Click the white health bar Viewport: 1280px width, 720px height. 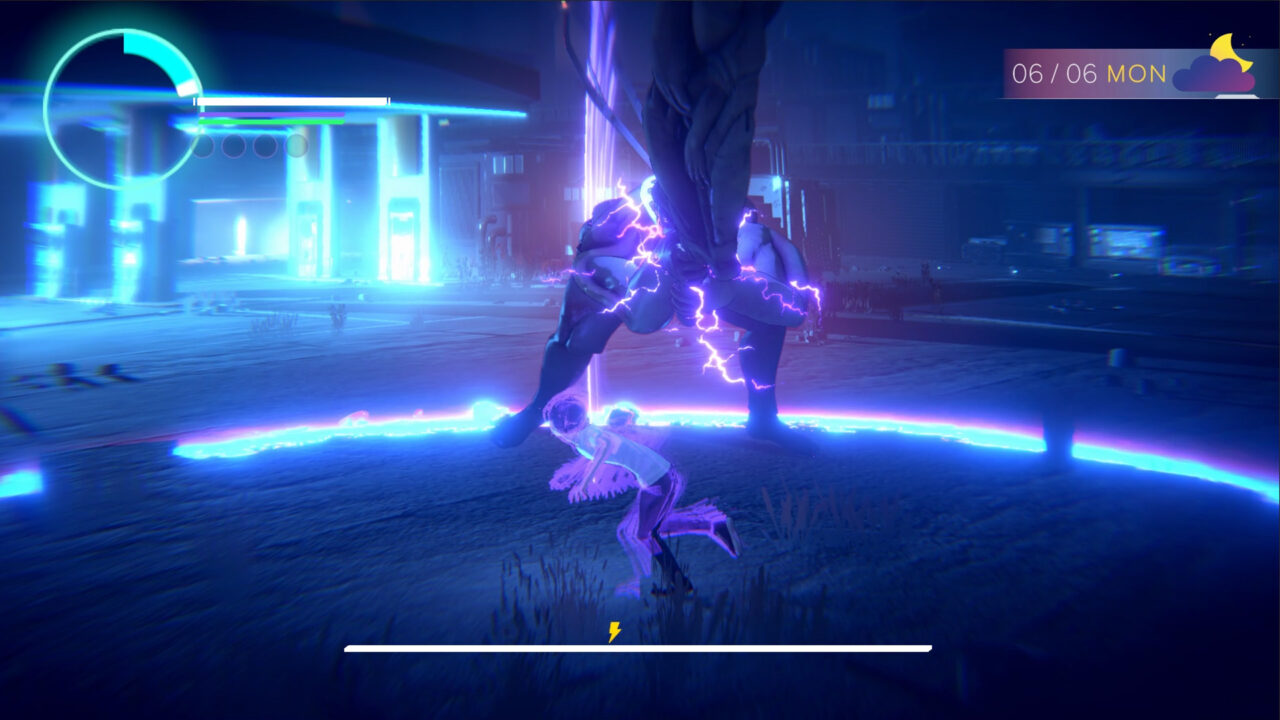(x=290, y=101)
